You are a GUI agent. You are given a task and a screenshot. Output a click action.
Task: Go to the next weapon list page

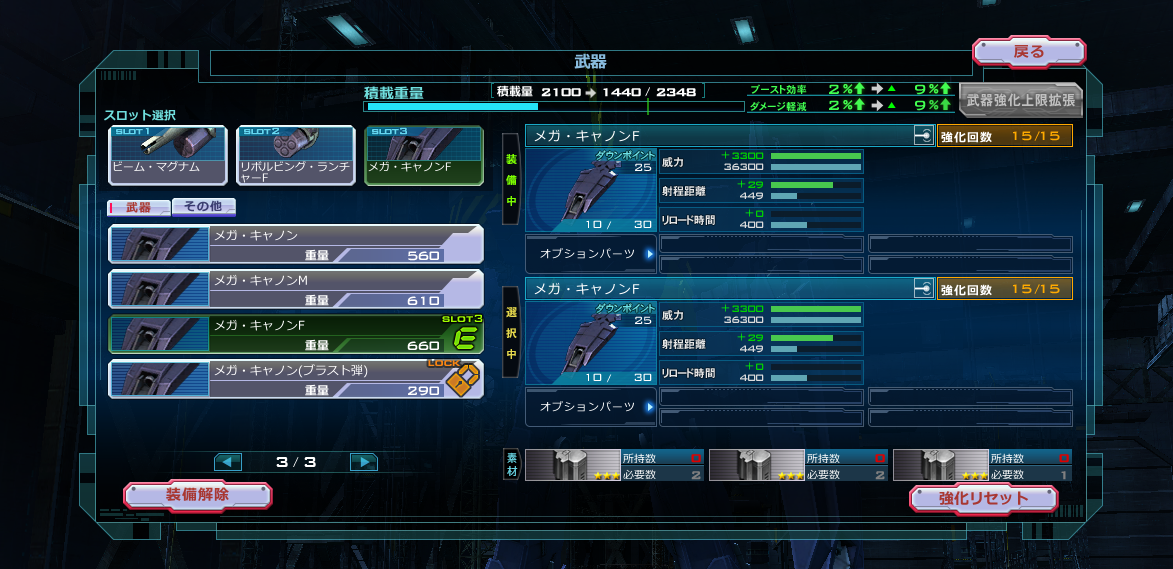[363, 462]
